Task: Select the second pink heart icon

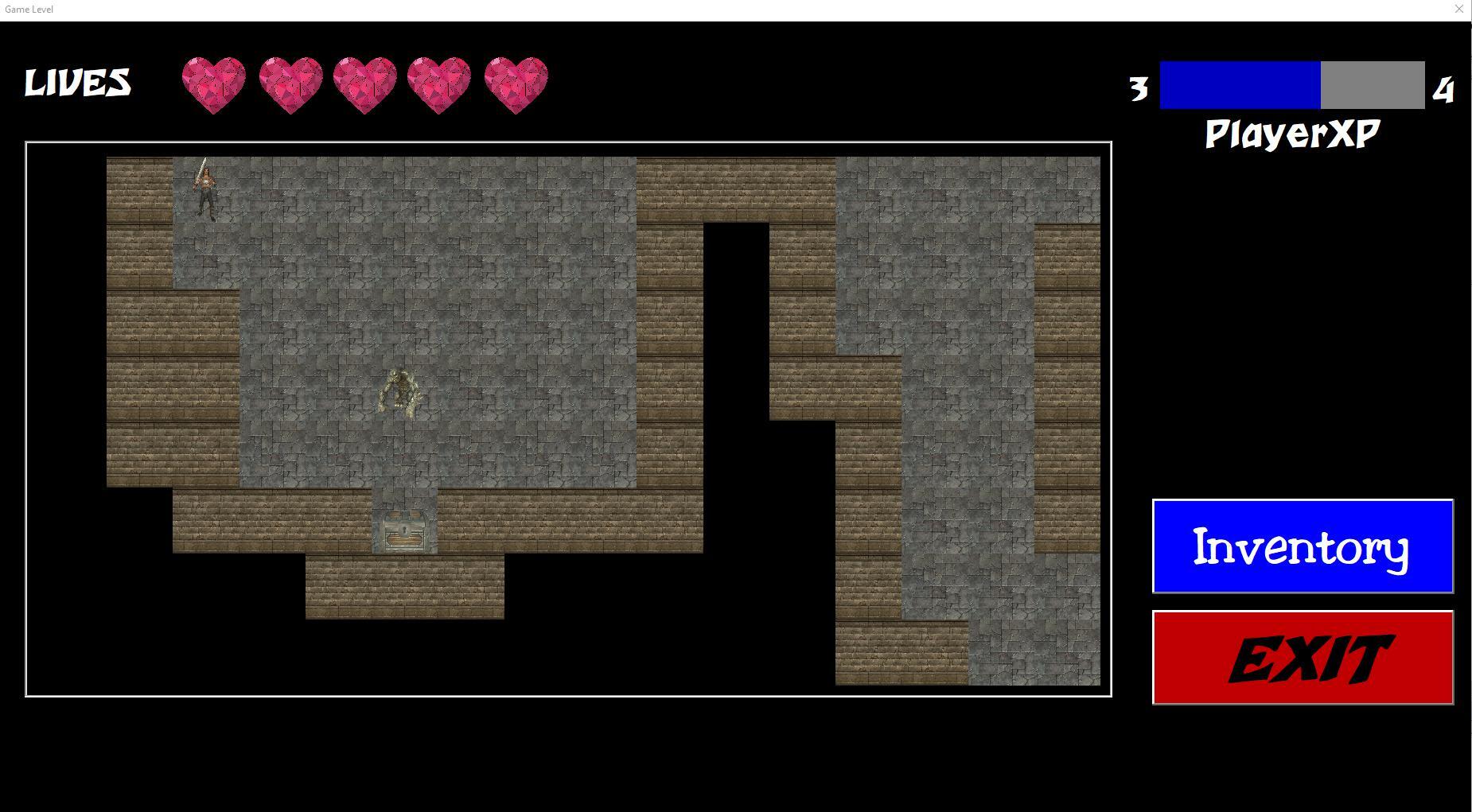Action: (x=291, y=83)
